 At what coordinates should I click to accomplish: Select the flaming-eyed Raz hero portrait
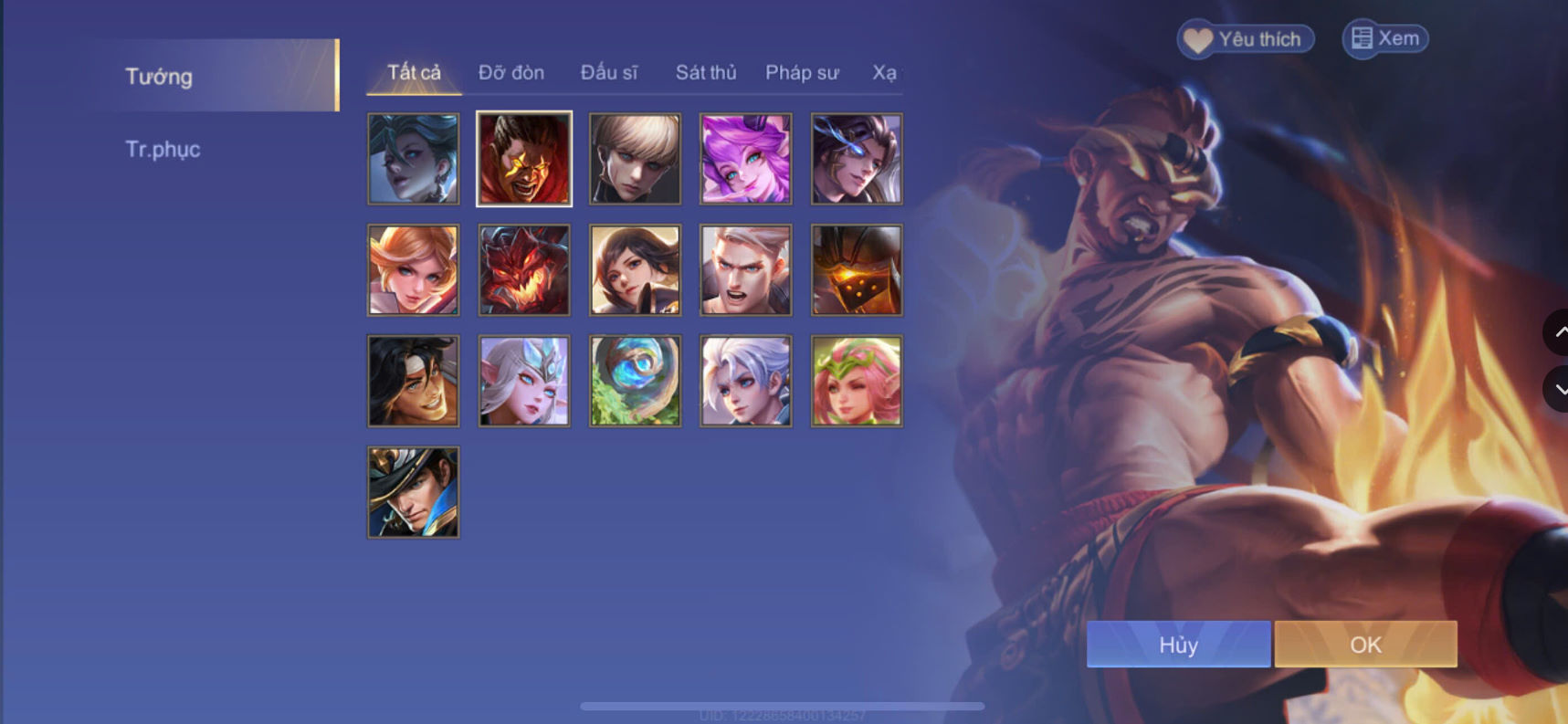coord(523,158)
